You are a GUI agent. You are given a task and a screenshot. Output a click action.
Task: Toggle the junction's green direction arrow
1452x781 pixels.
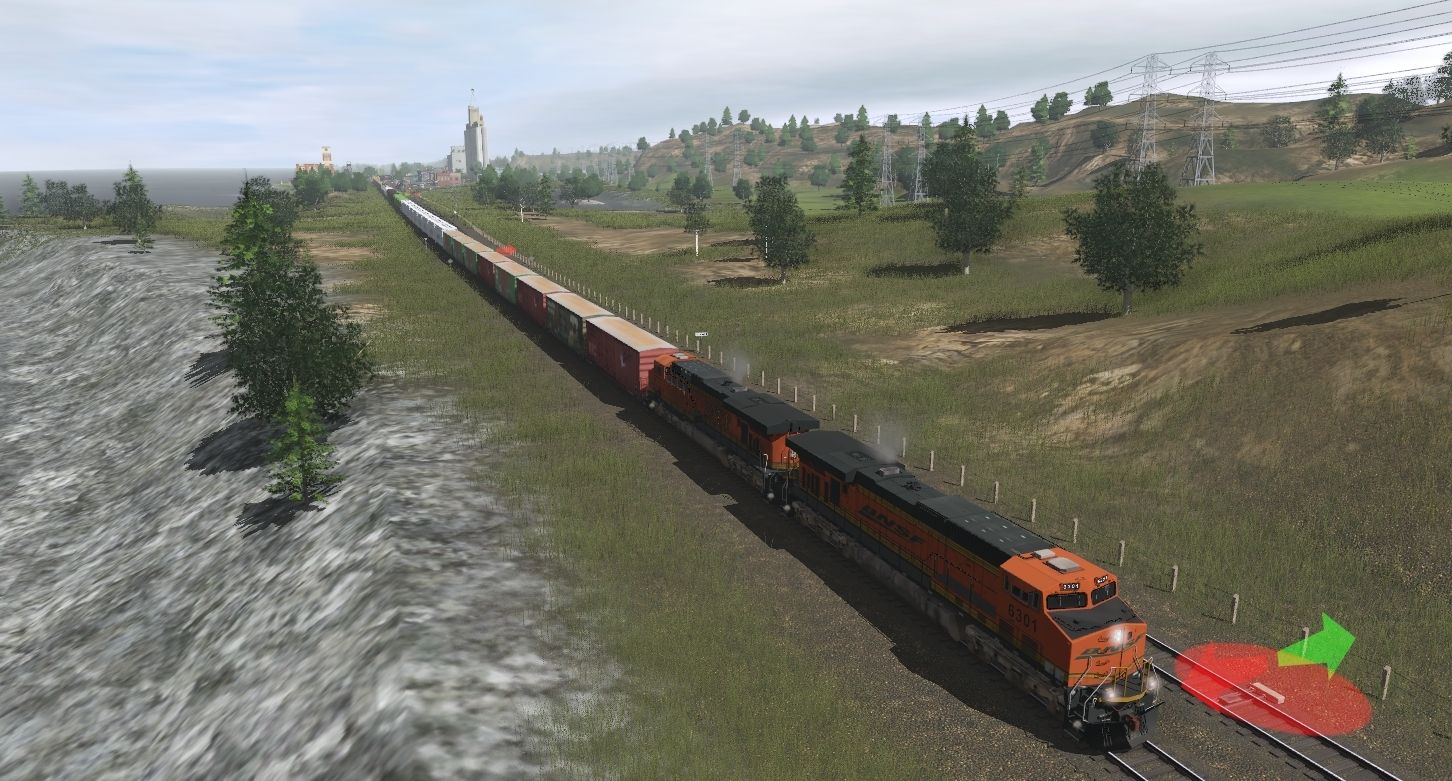pyautogui.click(x=1318, y=645)
